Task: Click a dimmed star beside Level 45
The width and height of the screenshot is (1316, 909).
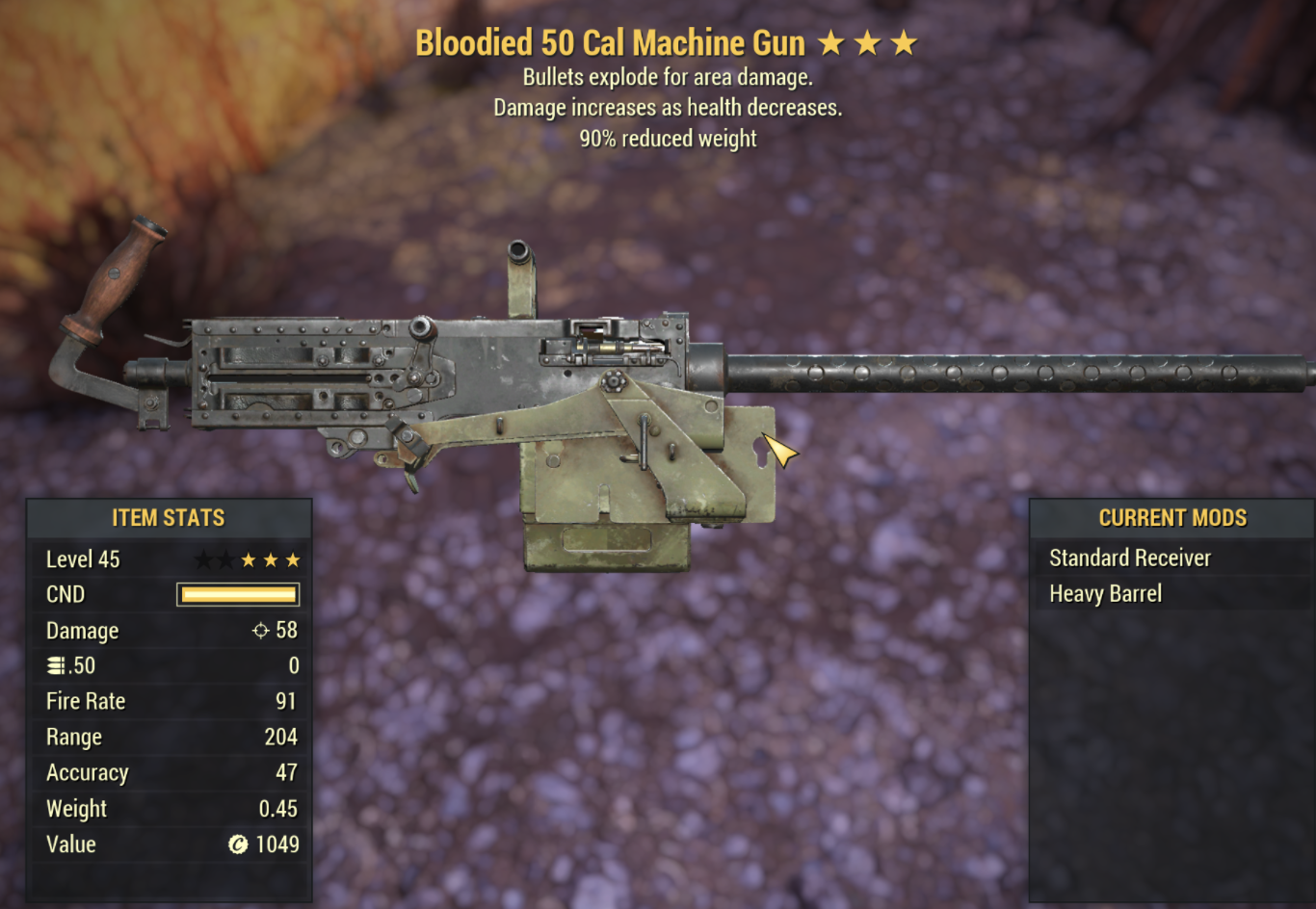Action: coord(202,558)
